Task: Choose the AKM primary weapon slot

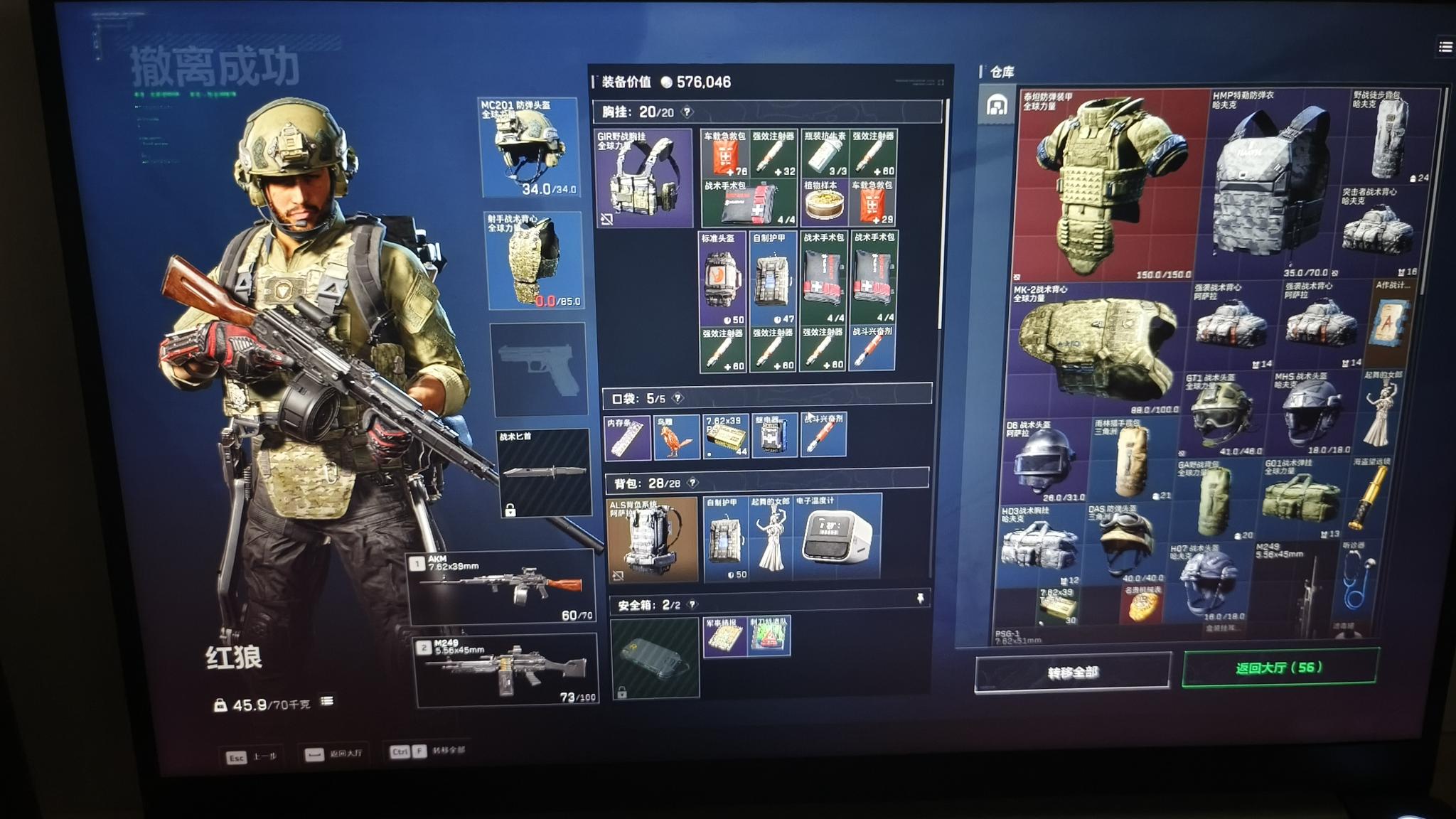Action: (502, 586)
